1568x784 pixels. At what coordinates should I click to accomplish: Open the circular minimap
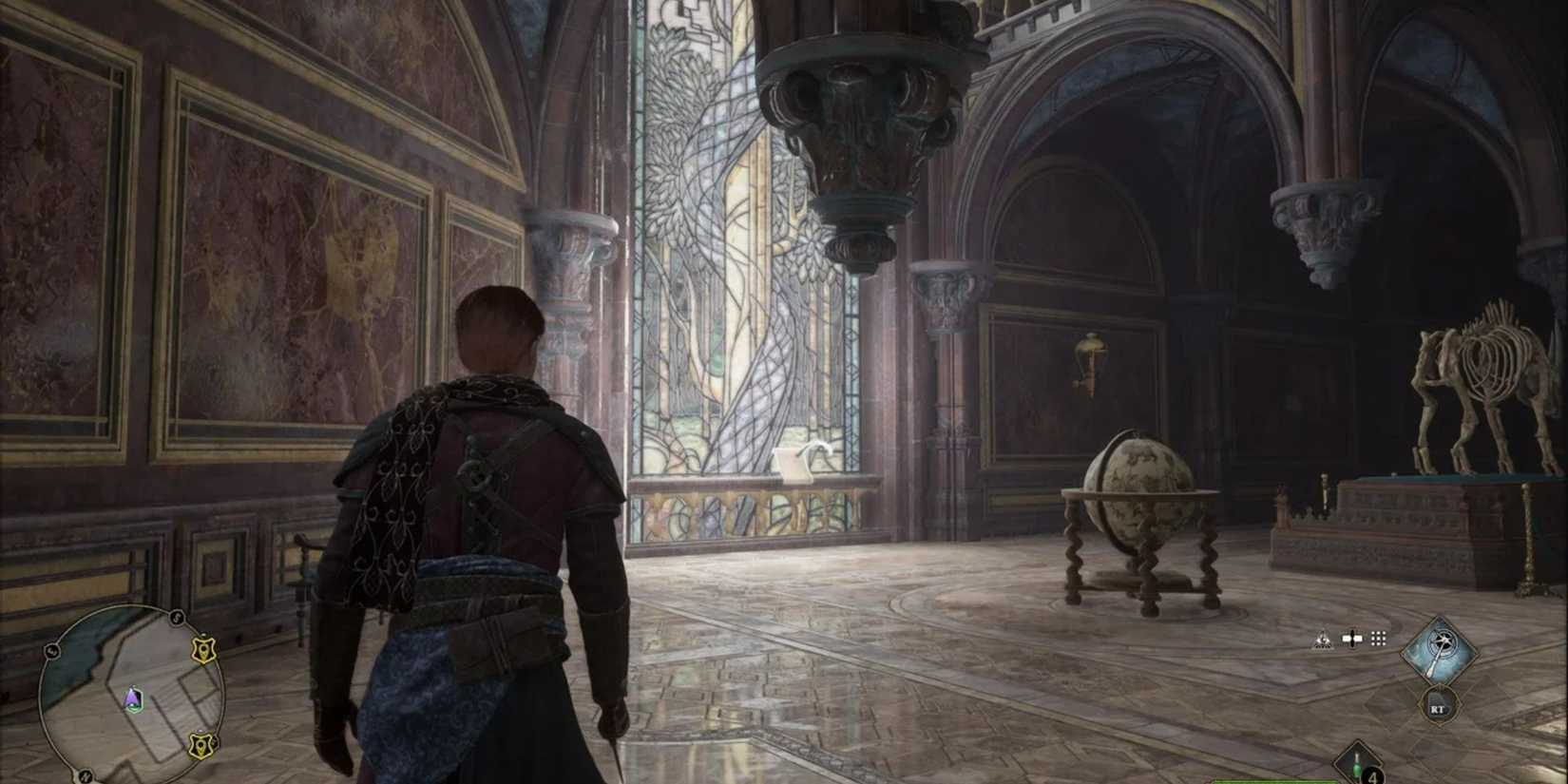pyautogui.click(x=131, y=696)
